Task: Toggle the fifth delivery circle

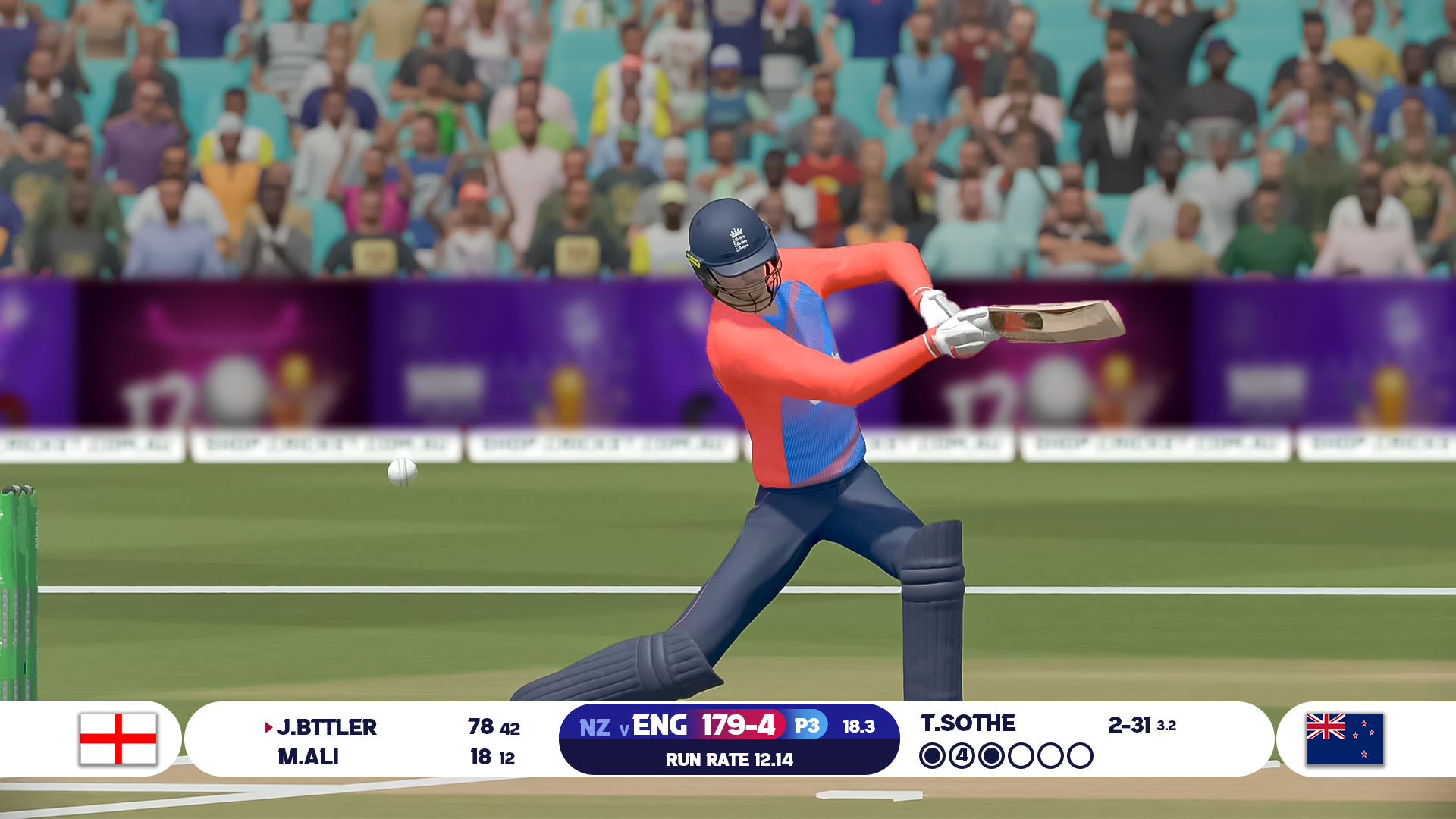Action: (1051, 755)
